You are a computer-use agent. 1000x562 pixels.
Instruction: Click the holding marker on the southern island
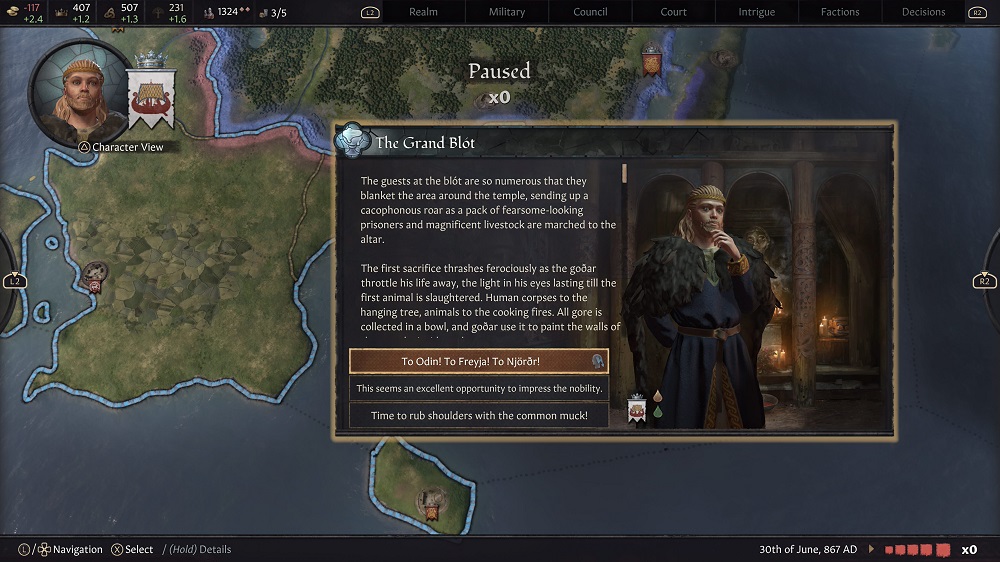[432, 500]
